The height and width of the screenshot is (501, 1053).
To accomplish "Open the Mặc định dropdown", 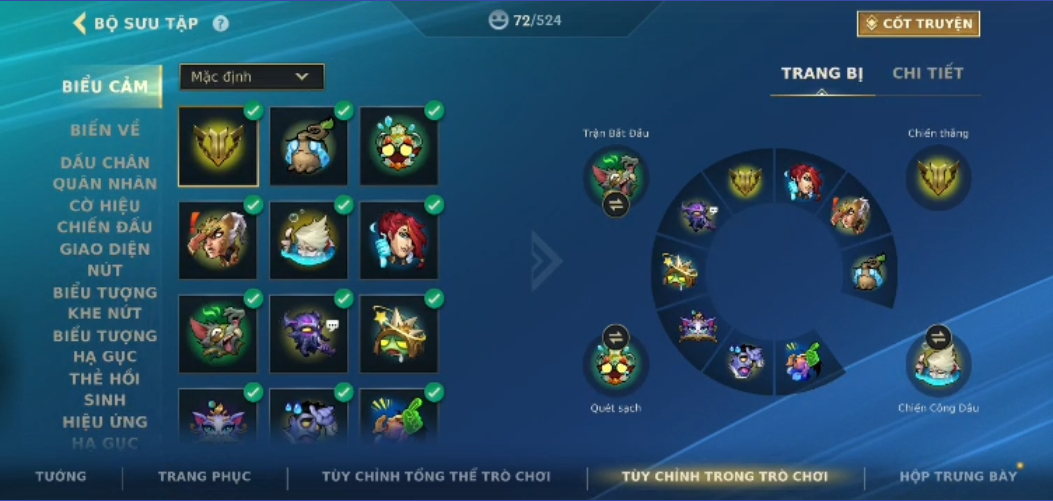I will pos(251,77).
